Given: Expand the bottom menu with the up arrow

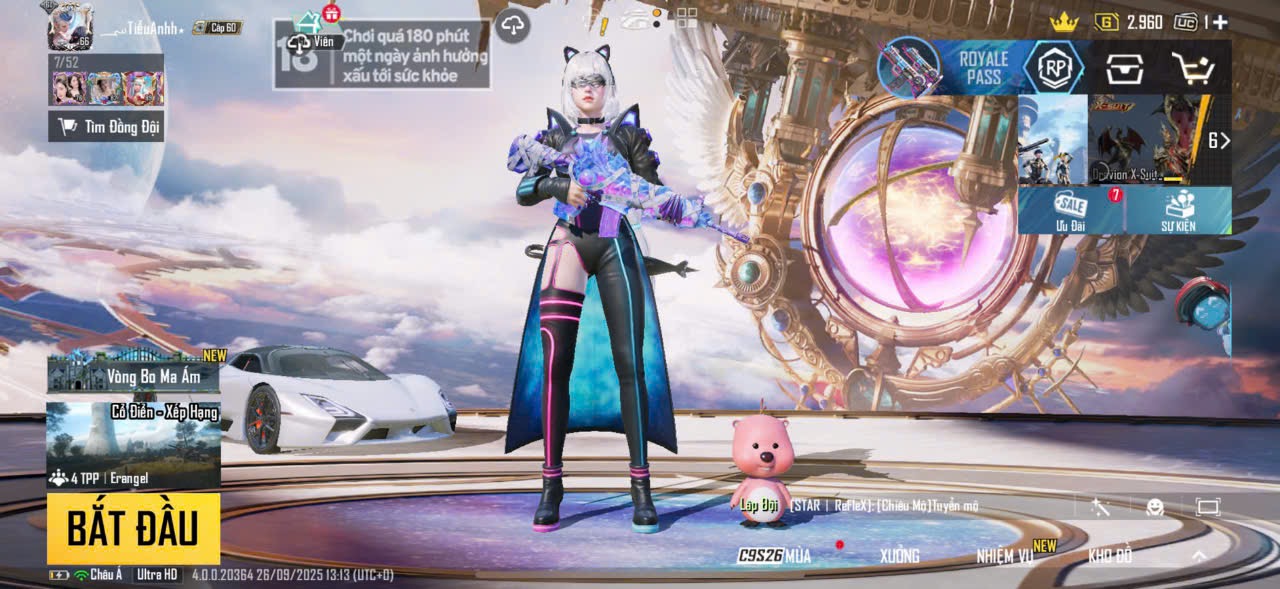Looking at the screenshot, I should click(x=1199, y=556).
